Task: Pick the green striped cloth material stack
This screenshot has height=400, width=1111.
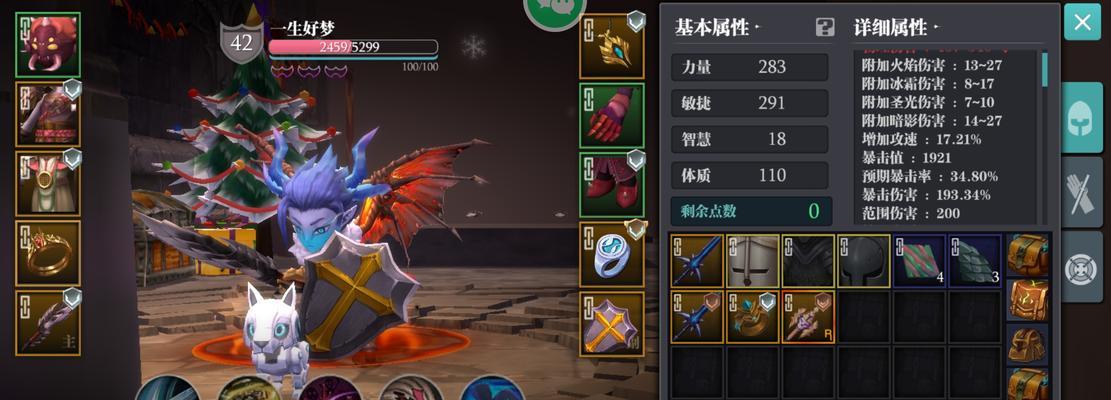Action: pyautogui.click(x=920, y=261)
